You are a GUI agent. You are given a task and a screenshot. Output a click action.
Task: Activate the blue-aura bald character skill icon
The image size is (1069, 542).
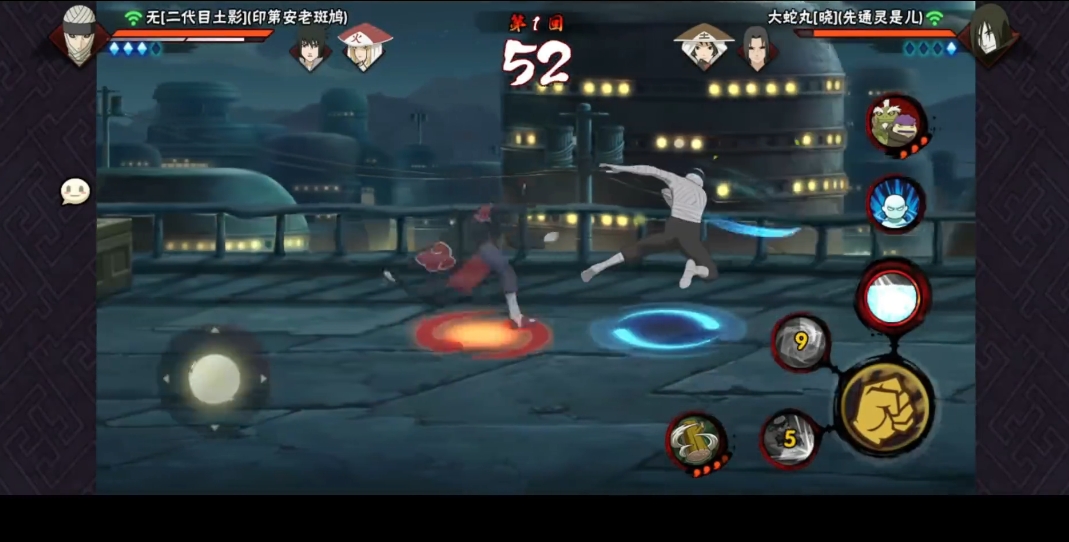895,204
